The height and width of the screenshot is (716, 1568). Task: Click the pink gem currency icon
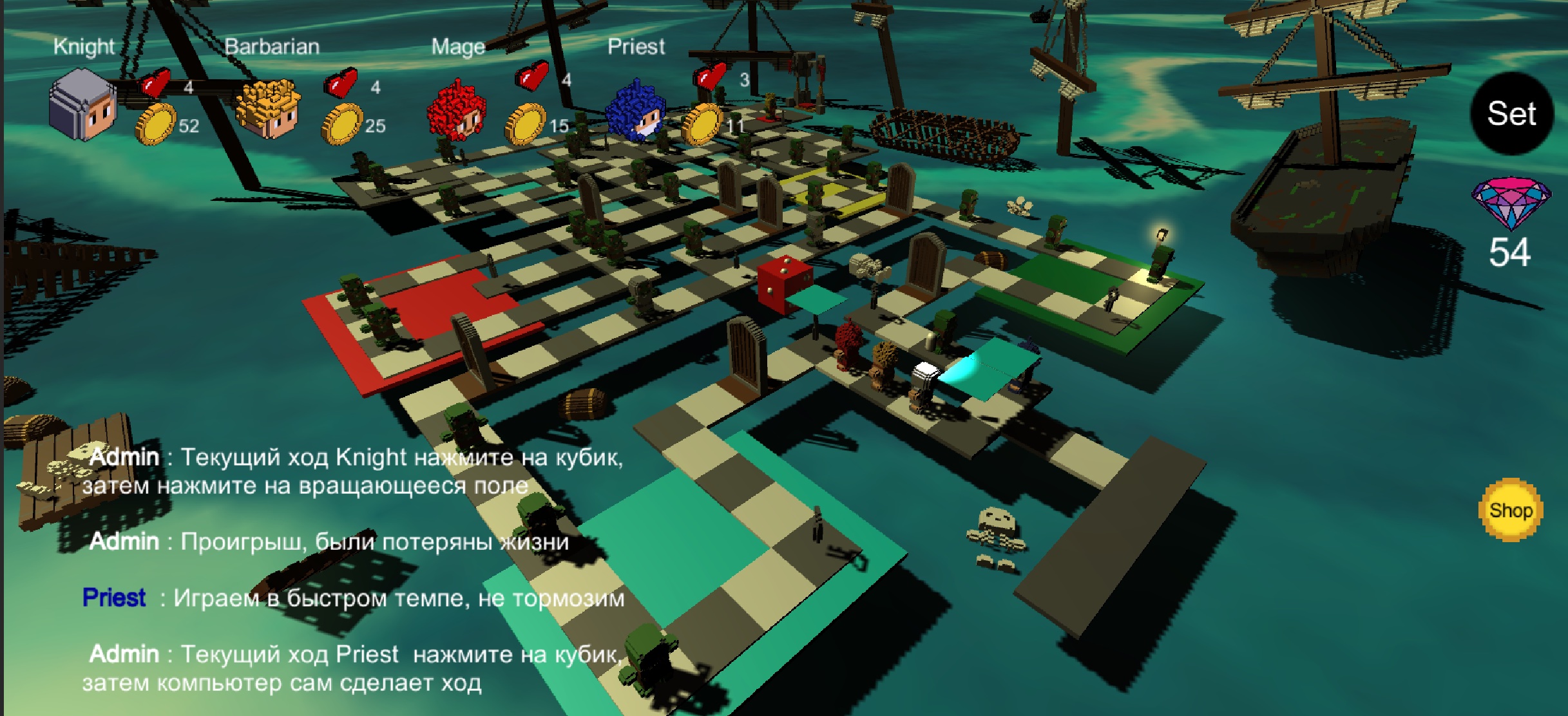click(x=1511, y=200)
